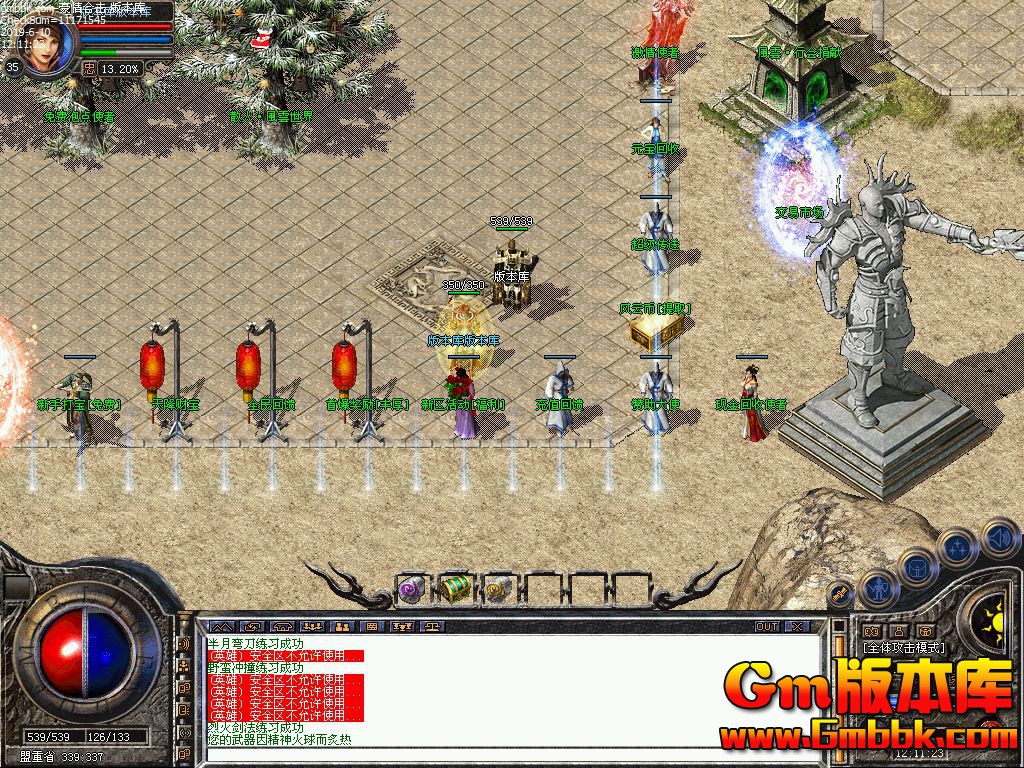Click the balance scales chat toolbar button
Viewport: 1024px width, 768px height.
[432, 627]
